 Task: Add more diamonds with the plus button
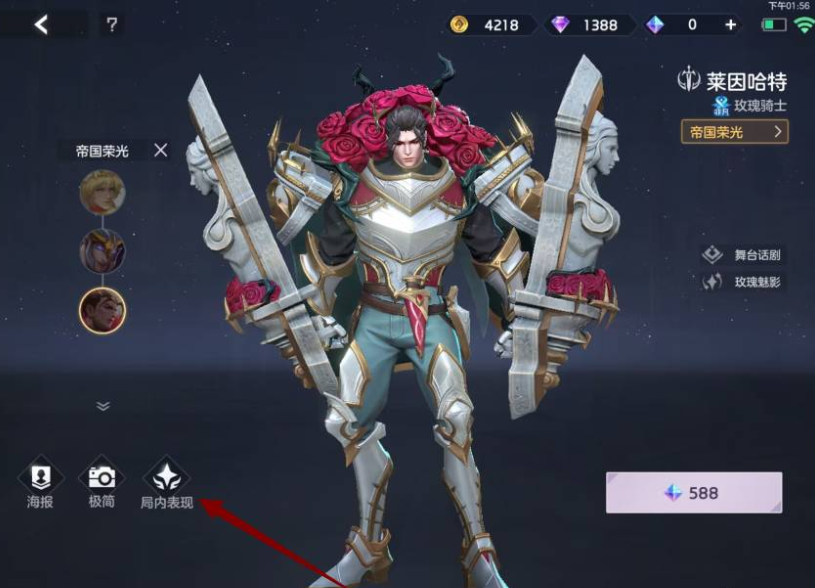tap(731, 25)
